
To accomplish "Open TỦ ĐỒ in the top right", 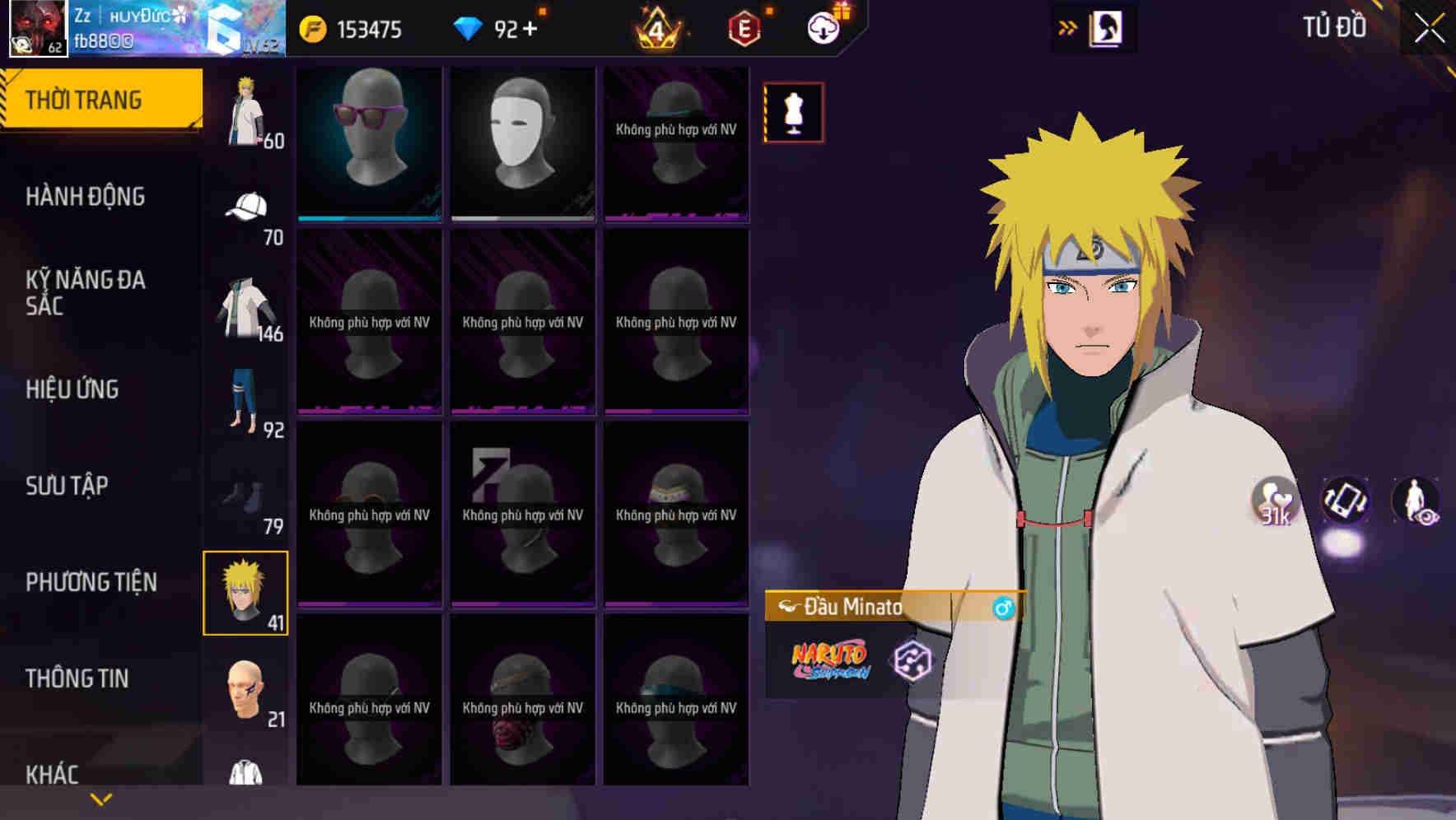I will (x=1334, y=27).
